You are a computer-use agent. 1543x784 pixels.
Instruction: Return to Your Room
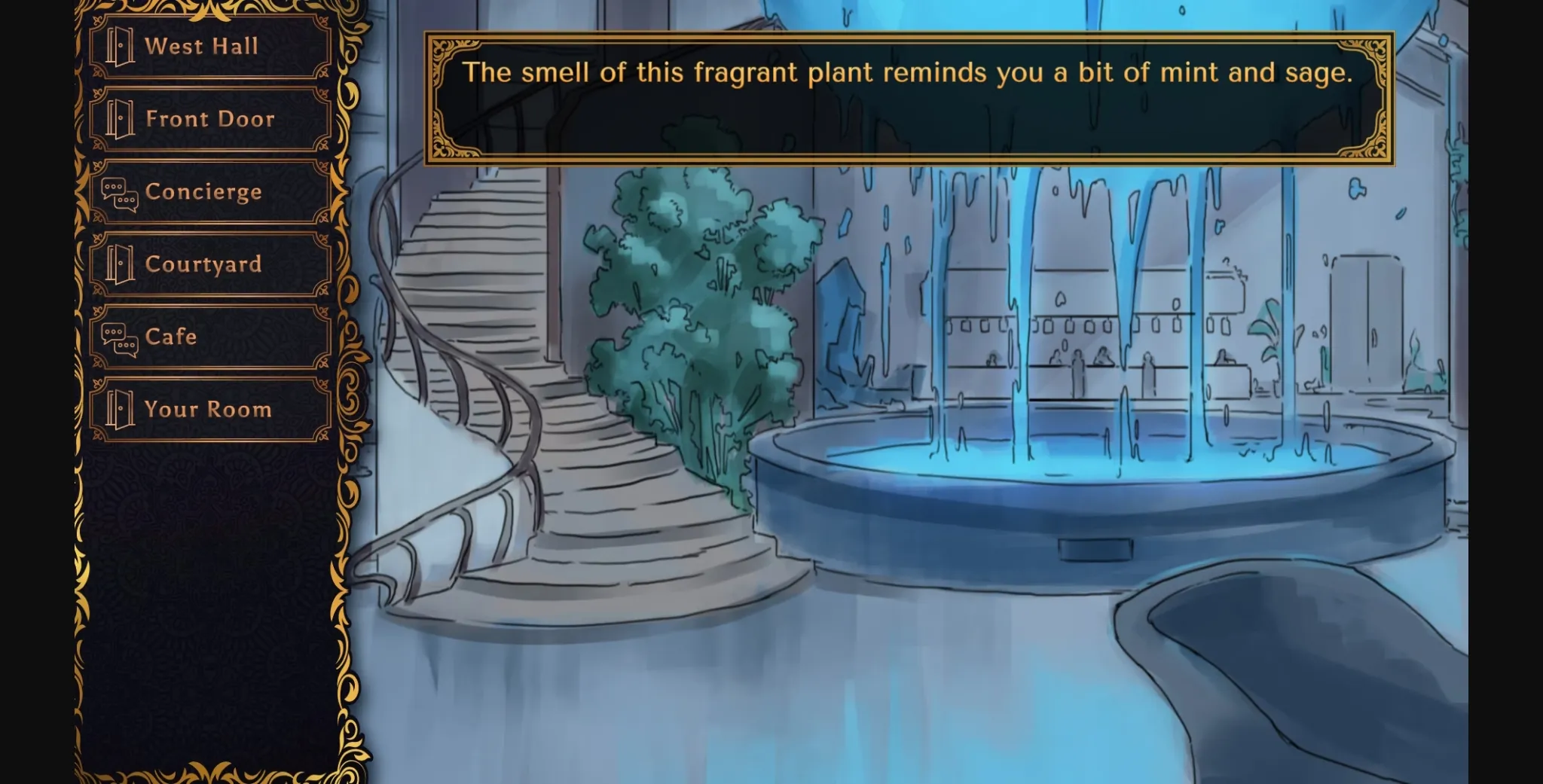pyautogui.click(x=209, y=409)
